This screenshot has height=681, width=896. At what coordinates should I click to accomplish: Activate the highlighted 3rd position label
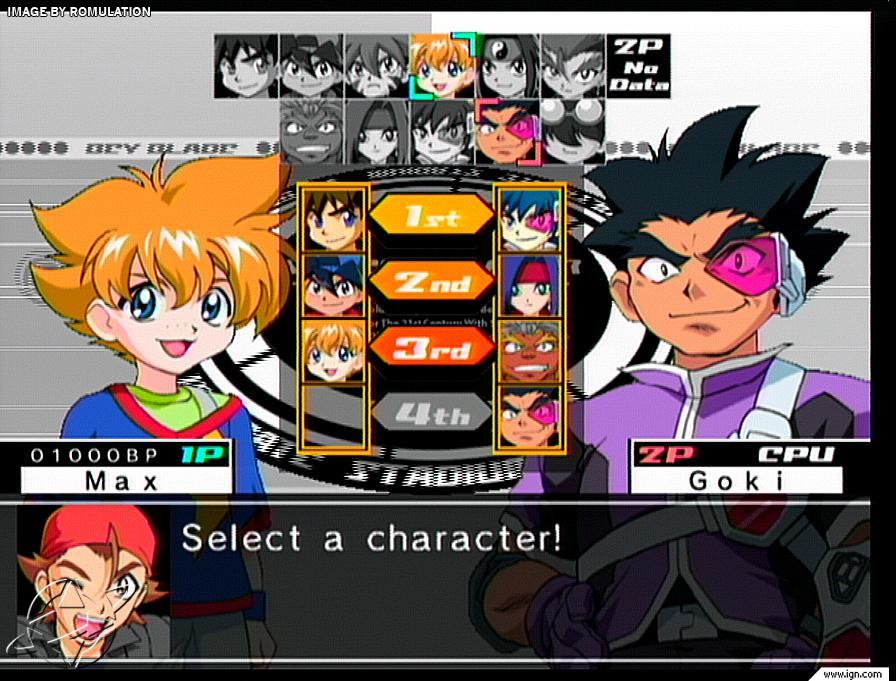[x=431, y=347]
